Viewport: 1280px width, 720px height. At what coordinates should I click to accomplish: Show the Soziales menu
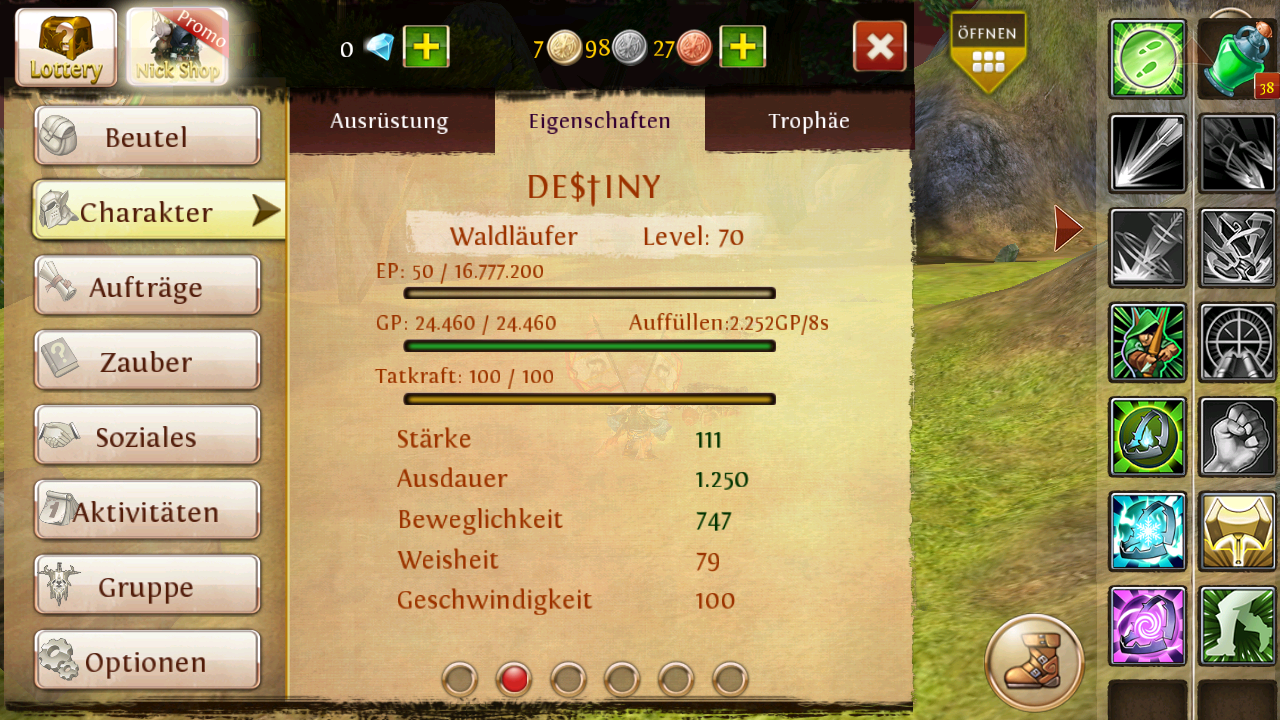click(x=147, y=436)
